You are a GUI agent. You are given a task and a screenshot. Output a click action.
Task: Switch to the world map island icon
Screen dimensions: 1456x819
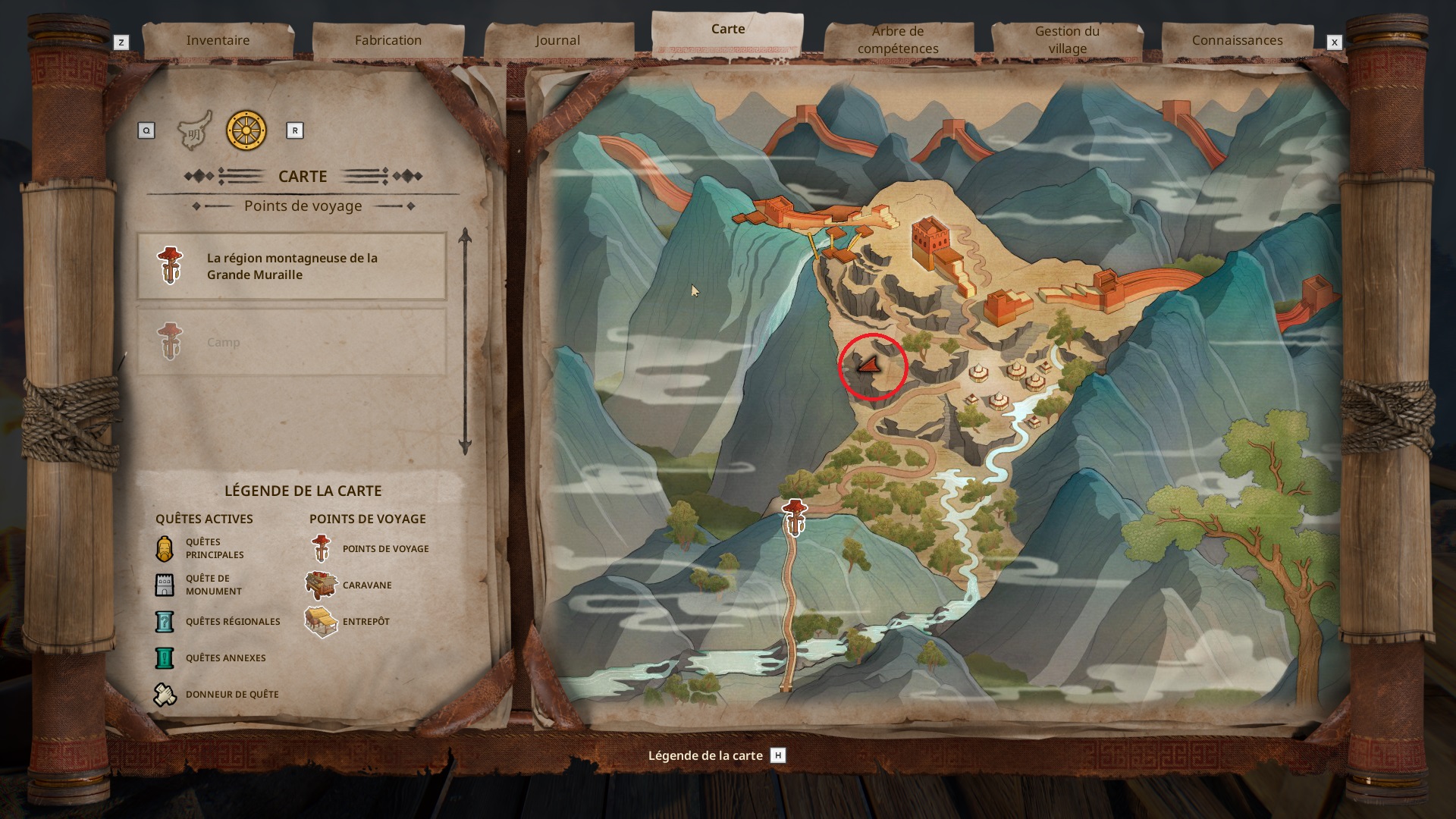click(x=194, y=131)
